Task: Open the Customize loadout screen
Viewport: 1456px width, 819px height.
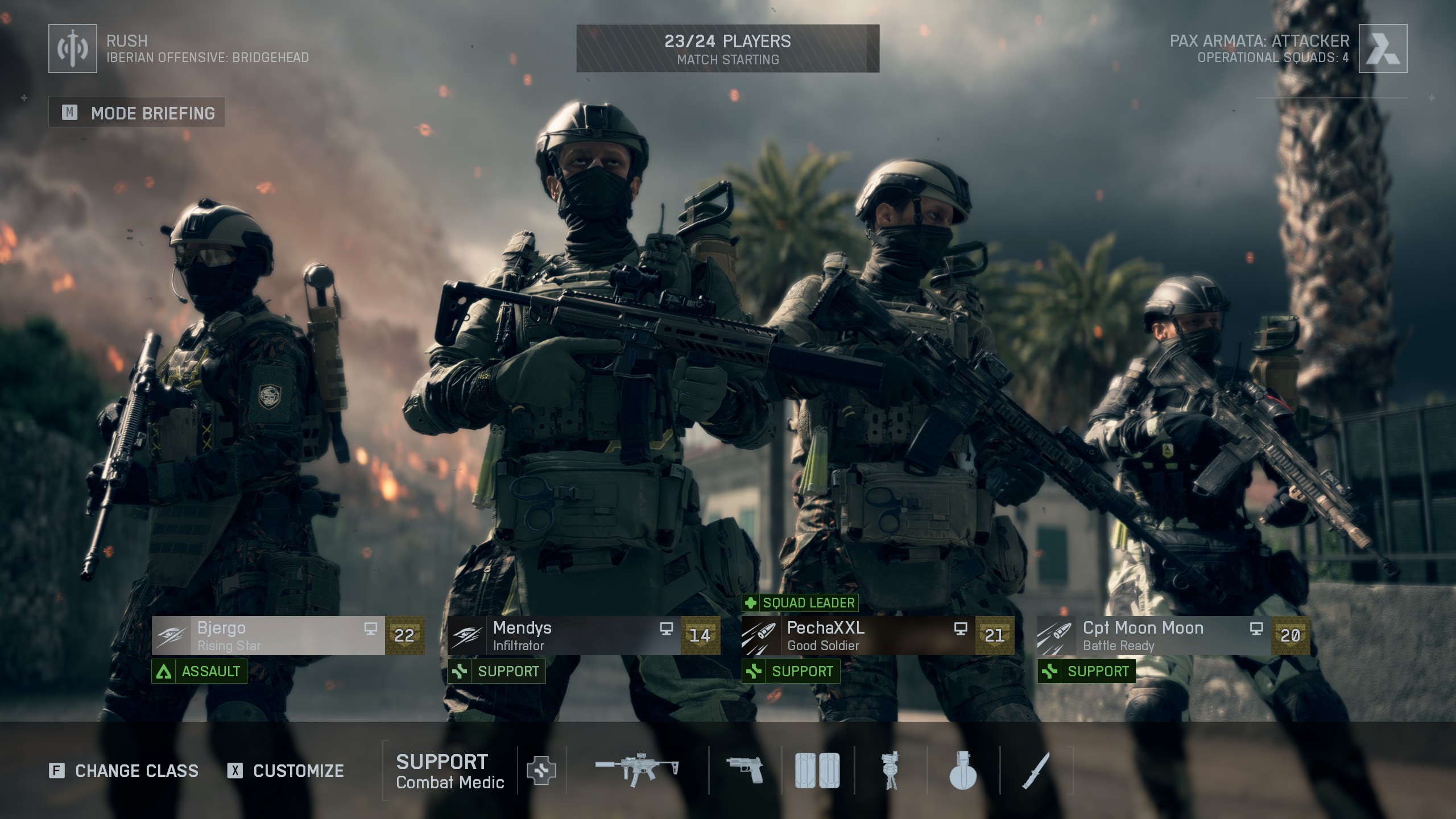Action: (286, 771)
